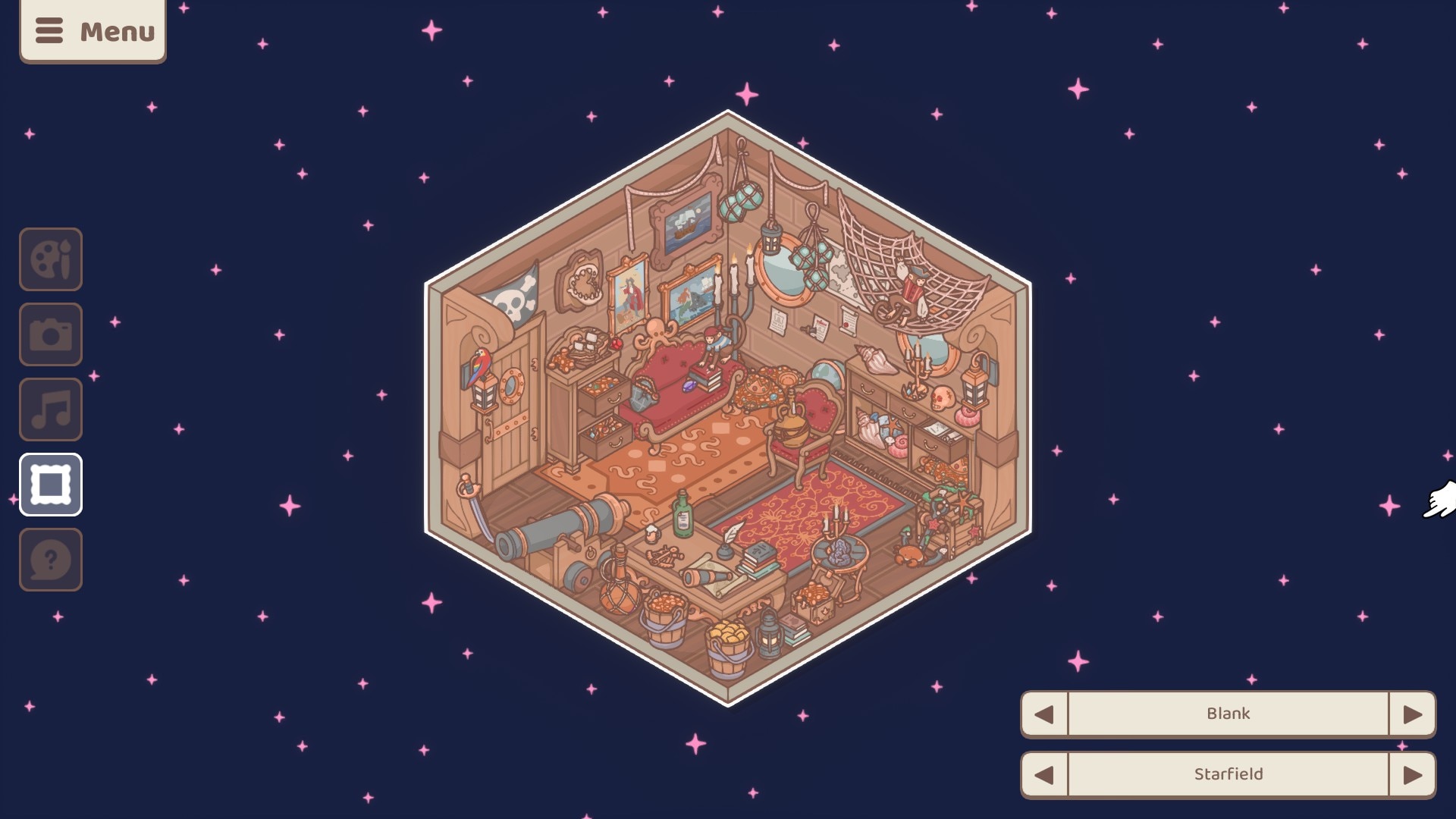Choose previous option for Blank selector
This screenshot has width=1456, height=819.
pyautogui.click(x=1044, y=714)
